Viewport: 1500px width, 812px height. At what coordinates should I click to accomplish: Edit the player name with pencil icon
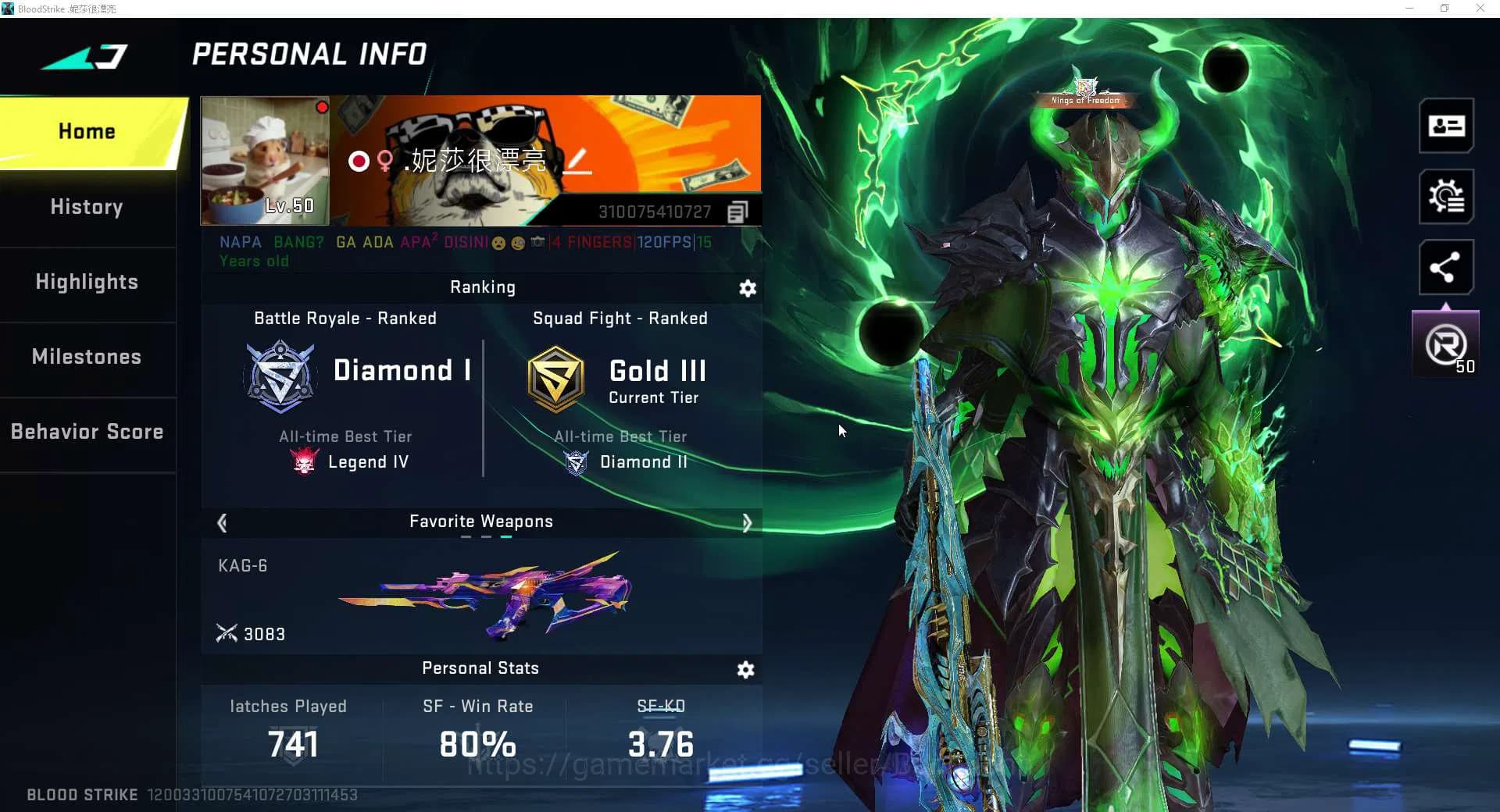577,161
